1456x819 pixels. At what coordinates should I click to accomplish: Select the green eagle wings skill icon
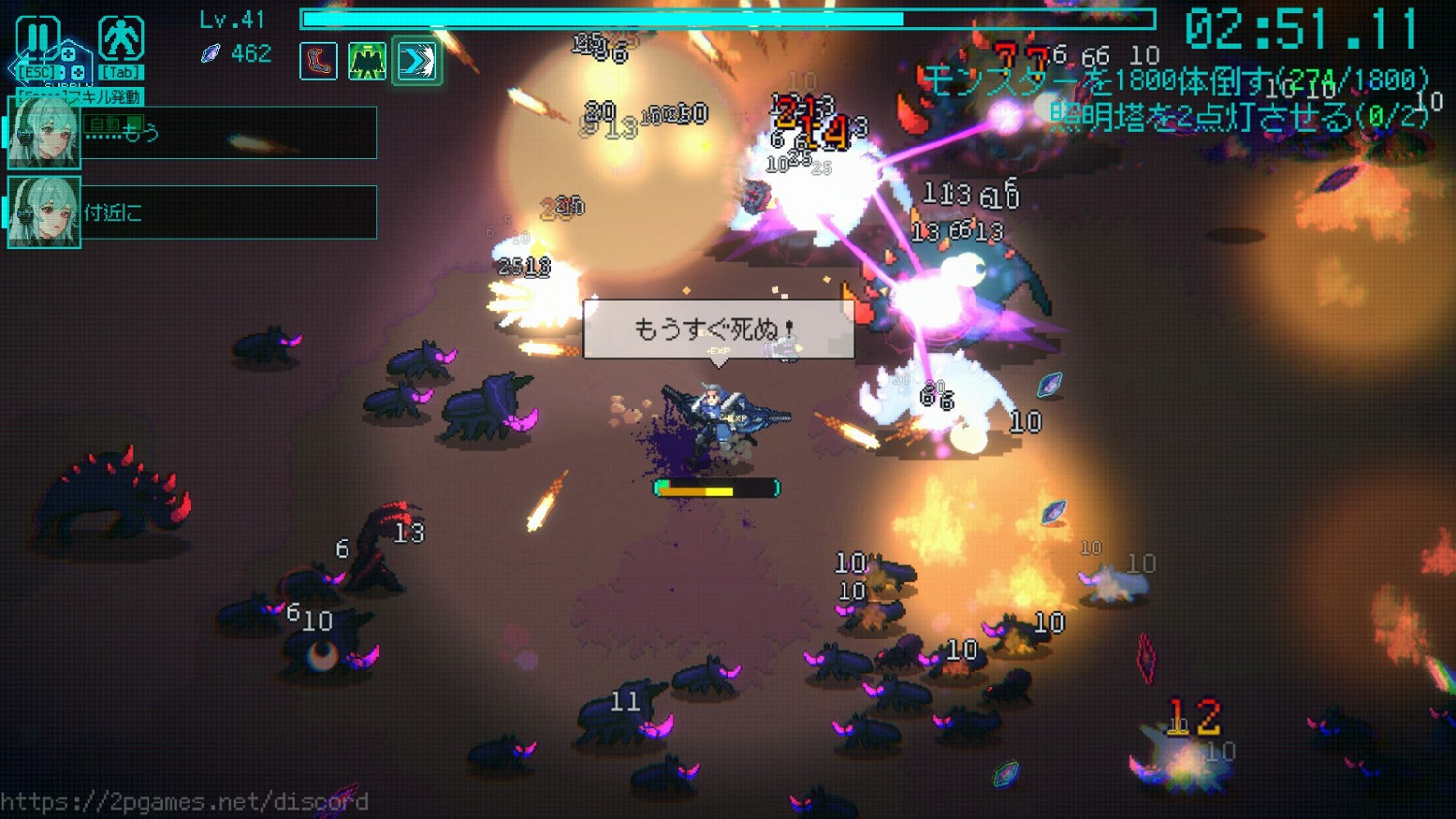[367, 60]
